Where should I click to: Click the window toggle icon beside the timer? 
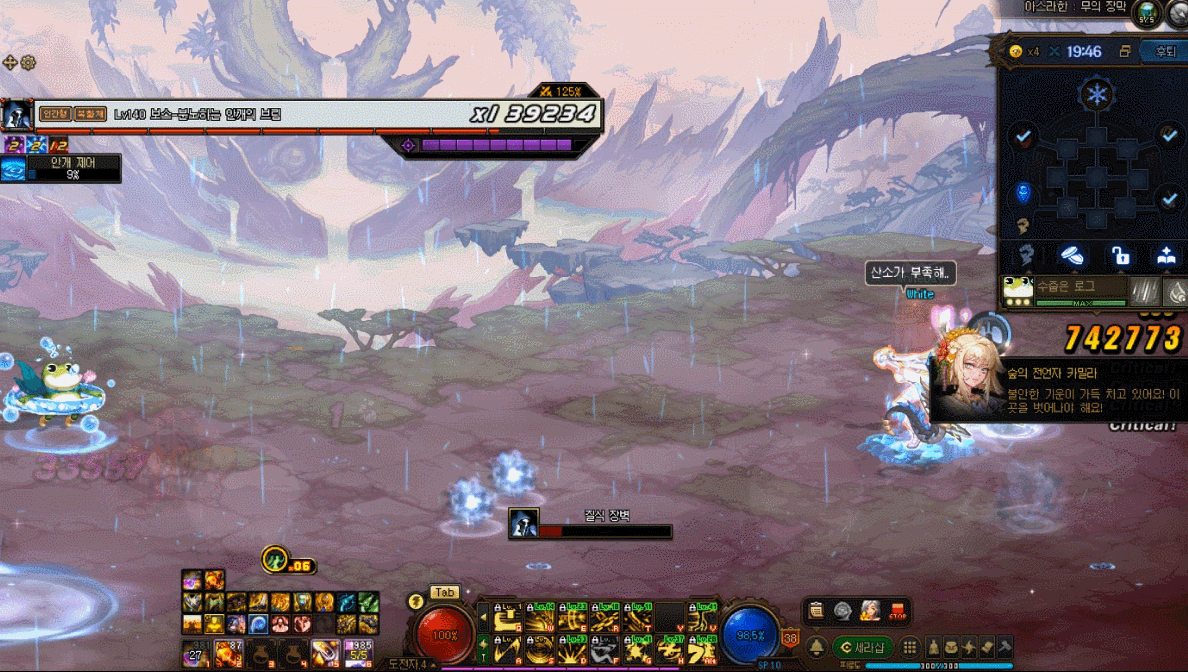click(1125, 52)
